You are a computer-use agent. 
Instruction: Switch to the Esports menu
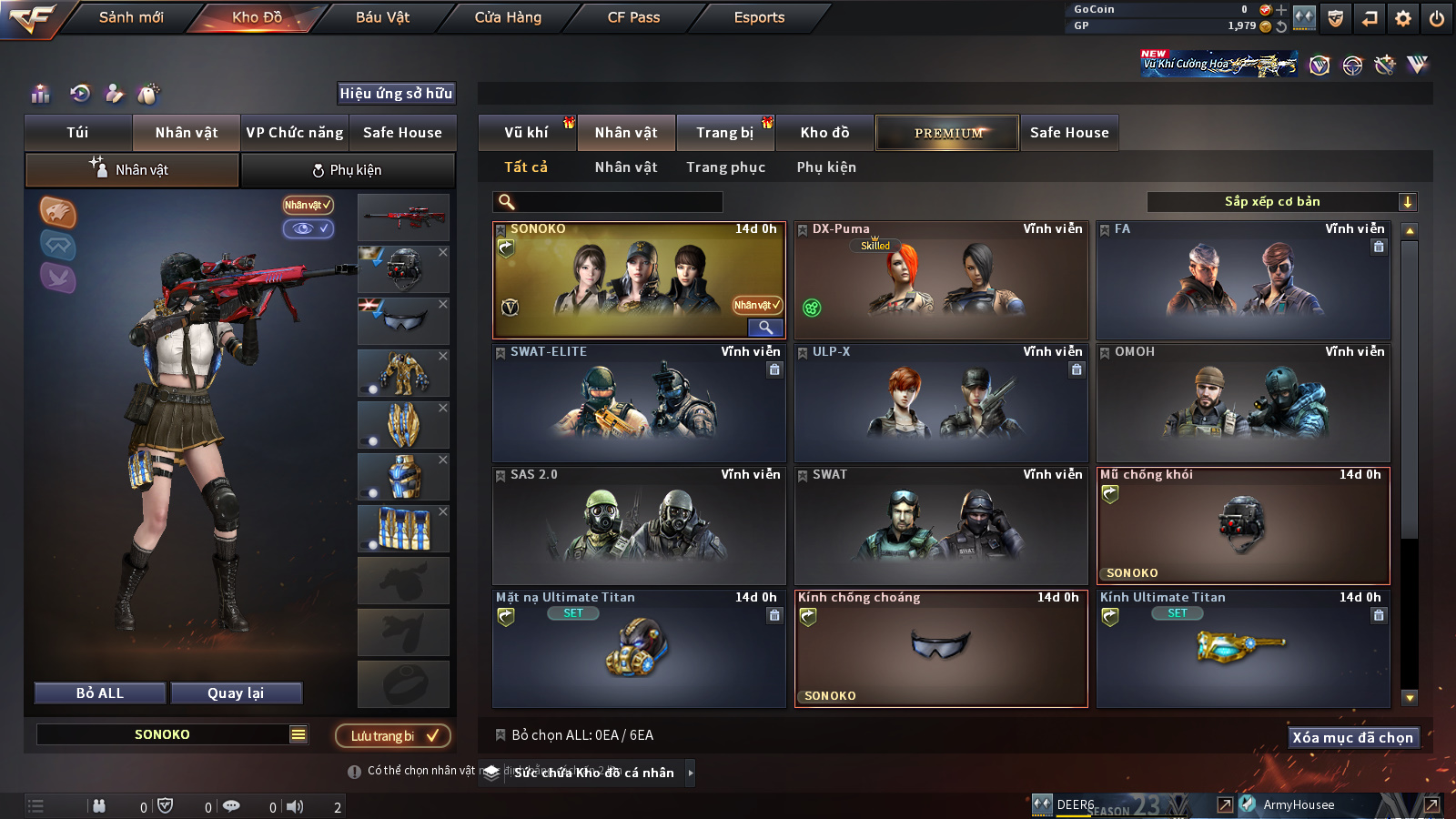759,17
